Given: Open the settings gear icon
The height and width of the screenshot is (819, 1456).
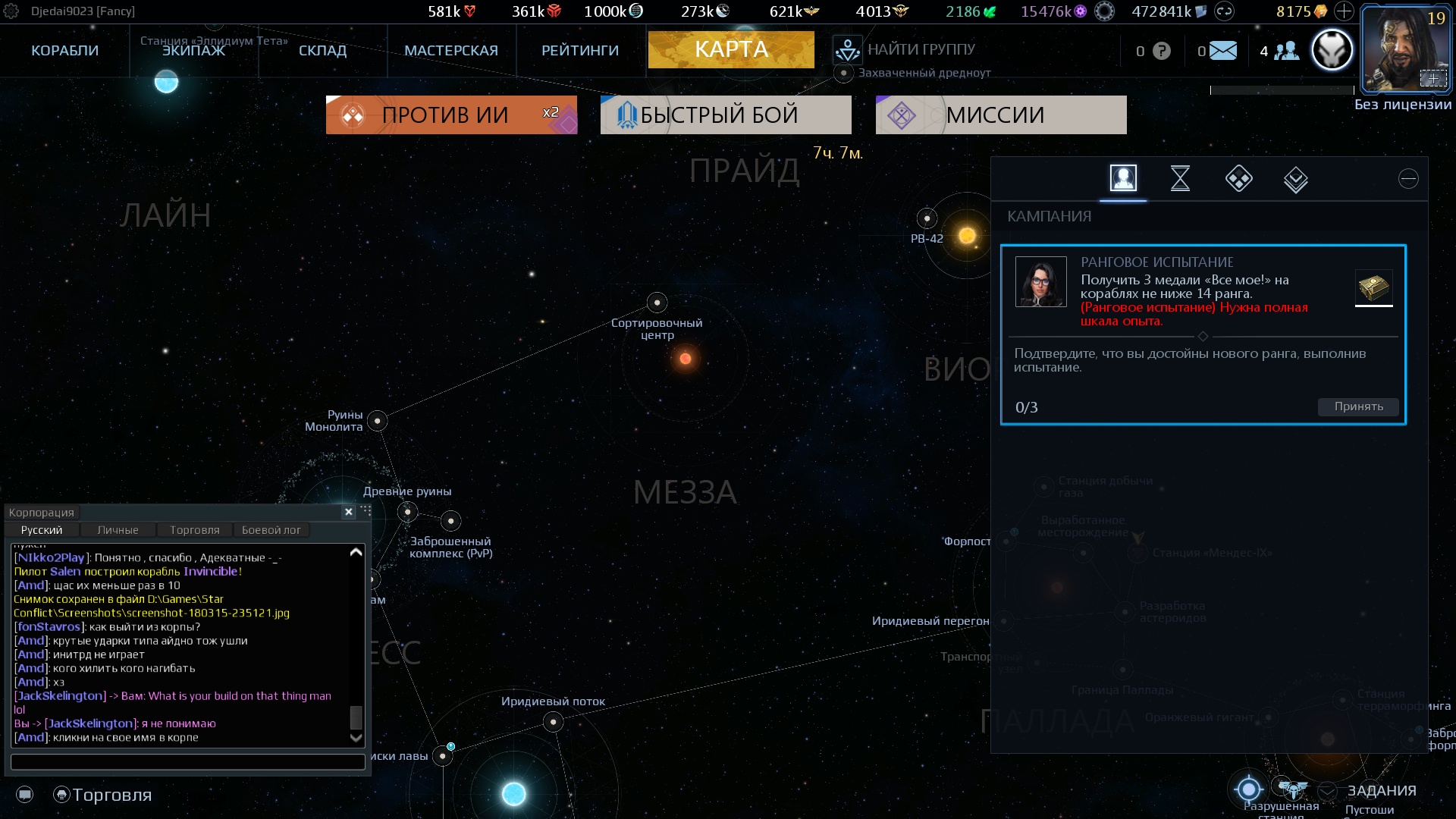Looking at the screenshot, I should click(11, 11).
